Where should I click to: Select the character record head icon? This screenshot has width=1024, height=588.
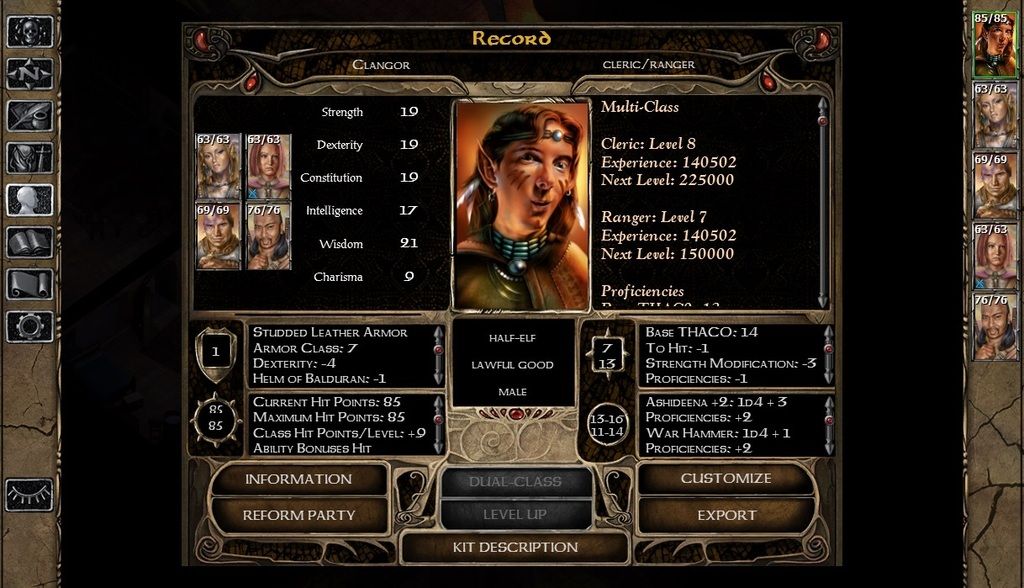pyautogui.click(x=30, y=200)
